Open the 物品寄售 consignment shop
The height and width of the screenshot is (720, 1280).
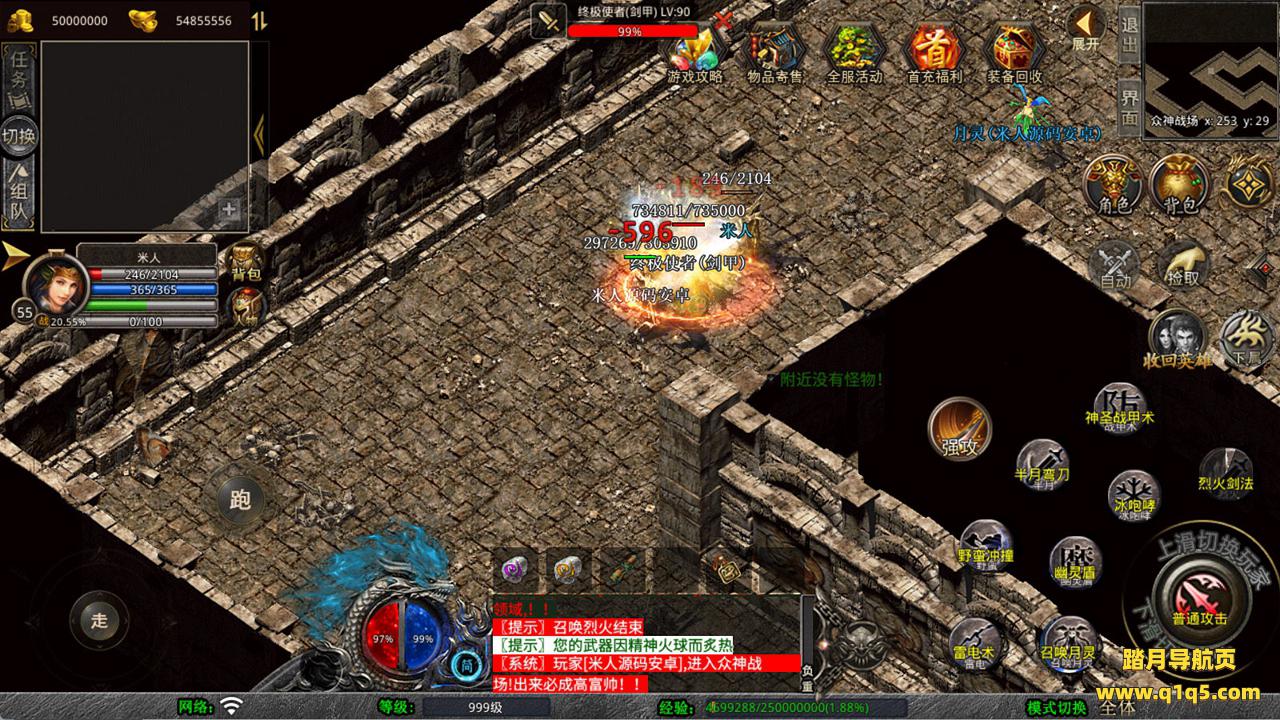775,50
